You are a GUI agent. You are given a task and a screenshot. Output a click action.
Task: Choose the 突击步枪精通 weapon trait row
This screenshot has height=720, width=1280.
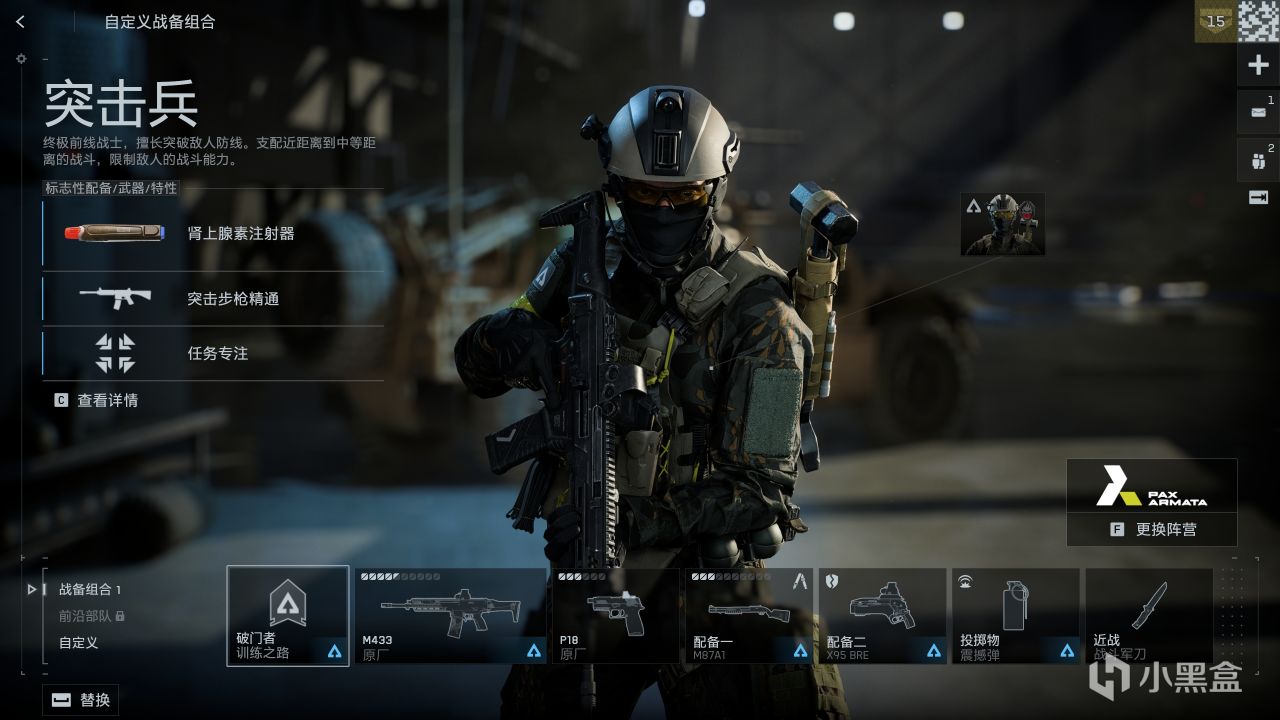(212, 298)
